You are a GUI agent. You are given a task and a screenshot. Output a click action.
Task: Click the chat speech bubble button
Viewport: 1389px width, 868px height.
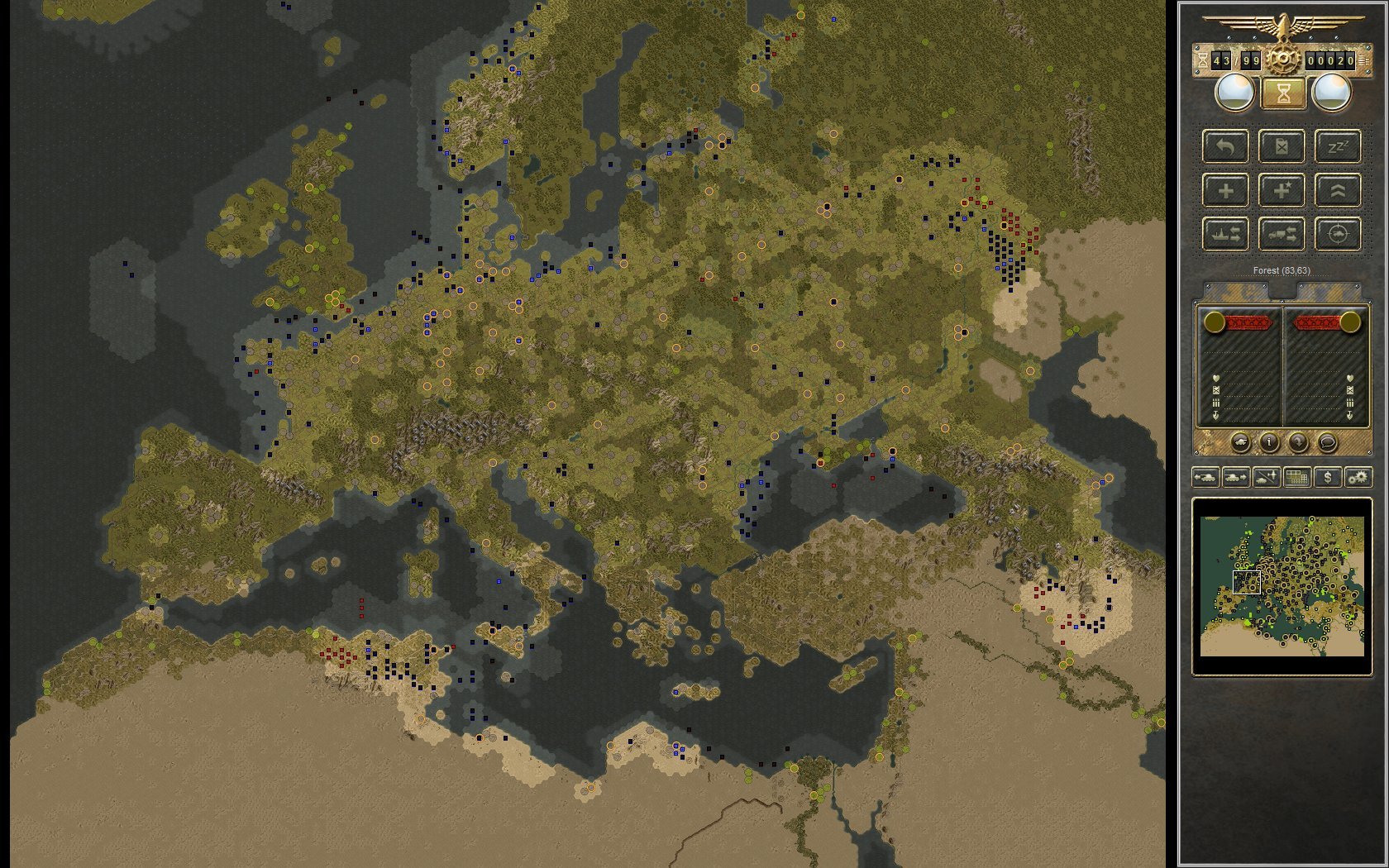click(x=1326, y=442)
